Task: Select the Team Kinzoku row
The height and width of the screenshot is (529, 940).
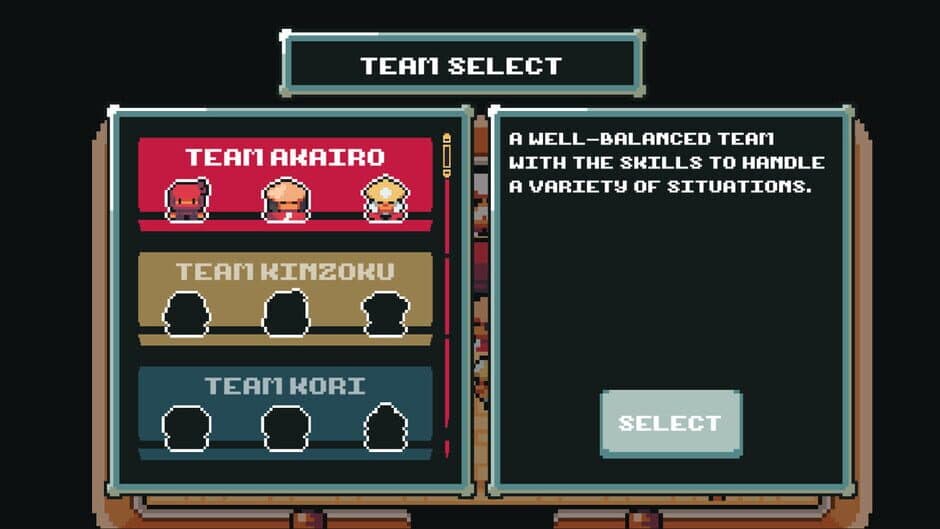Action: click(x=285, y=298)
